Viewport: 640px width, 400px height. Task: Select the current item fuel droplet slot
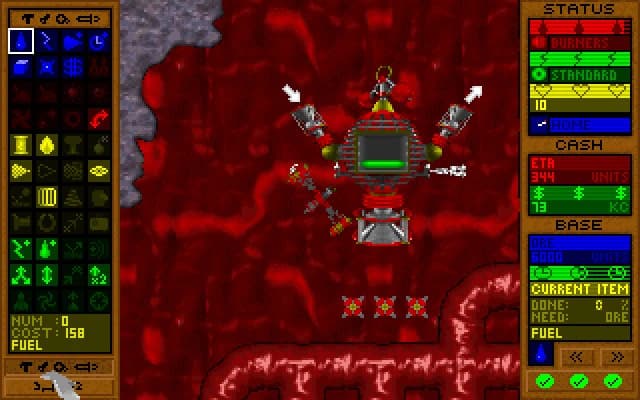pos(540,354)
